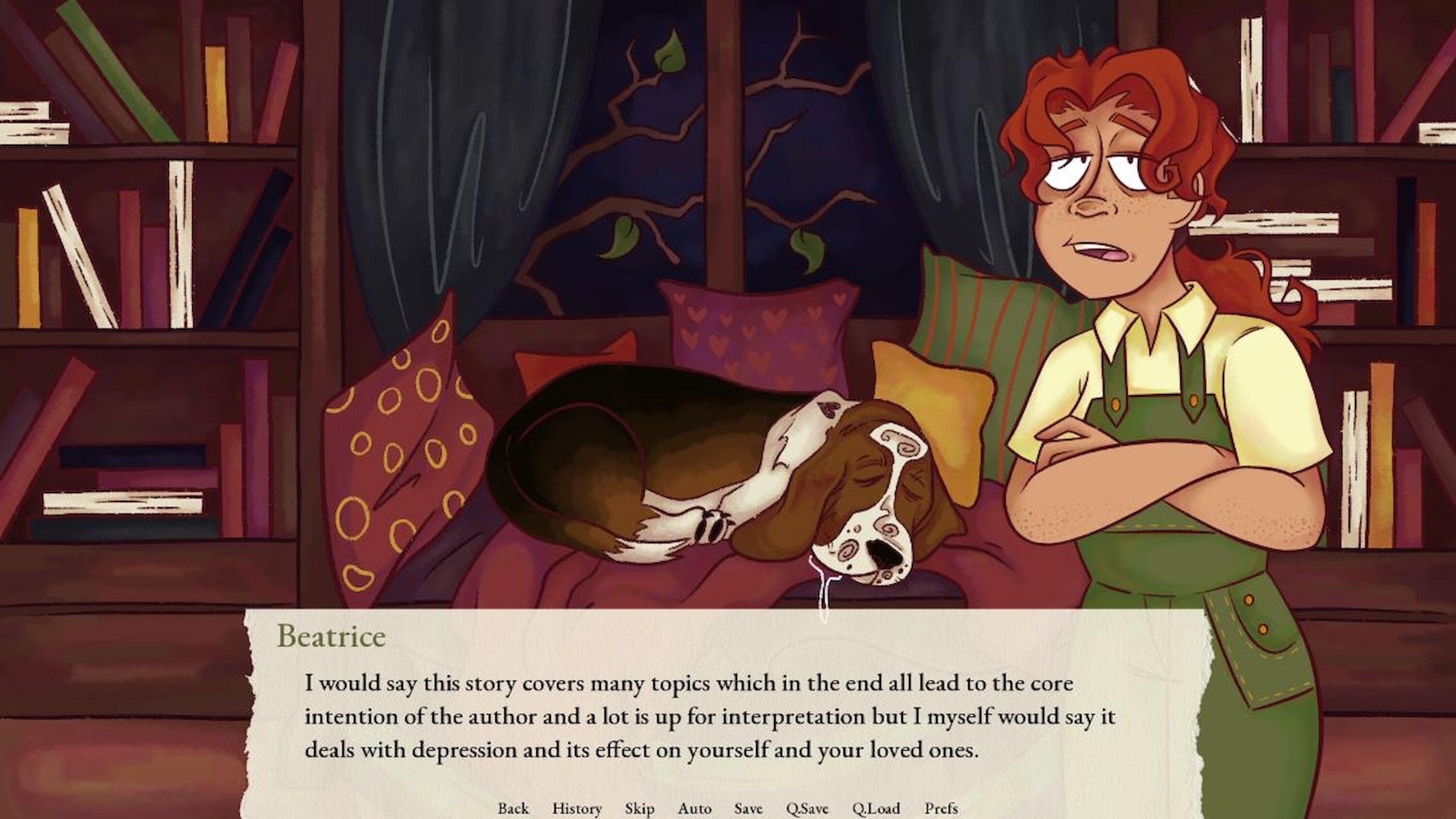Viewport: 1456px width, 819px height.
Task: Open the dialogue History log
Action: (577, 808)
